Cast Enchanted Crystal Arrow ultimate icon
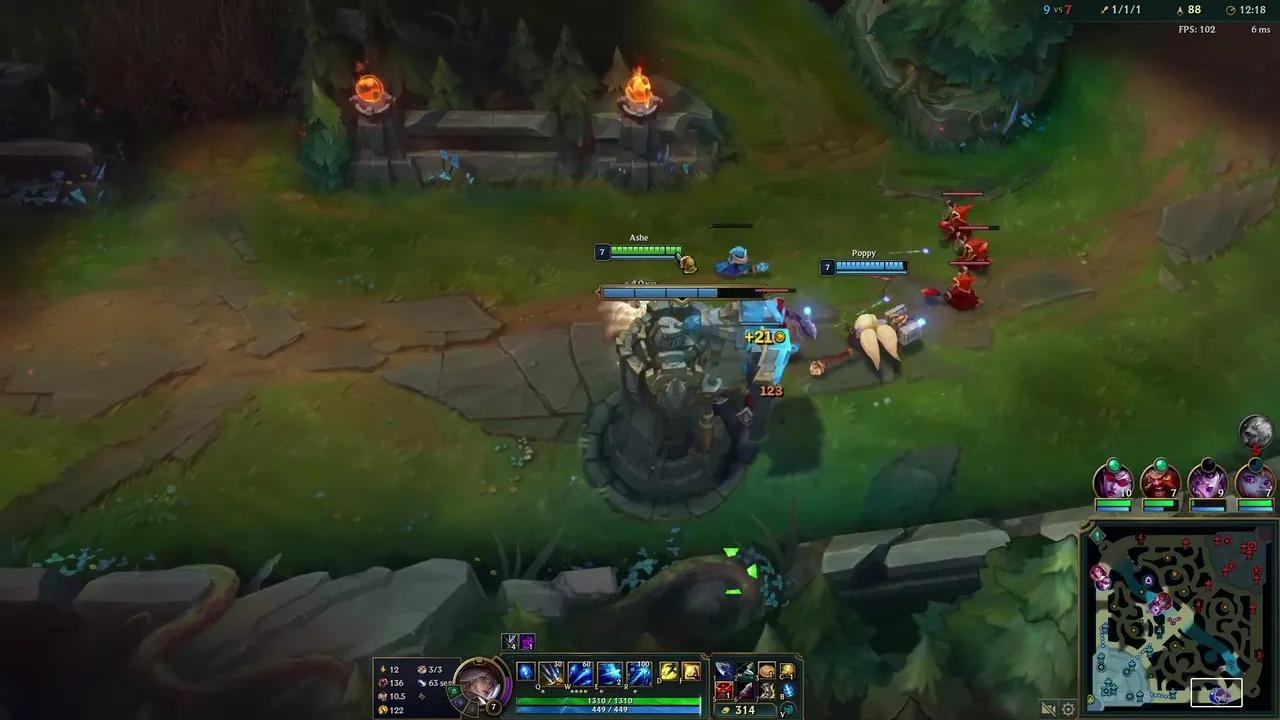This screenshot has width=1280, height=720. click(x=639, y=673)
